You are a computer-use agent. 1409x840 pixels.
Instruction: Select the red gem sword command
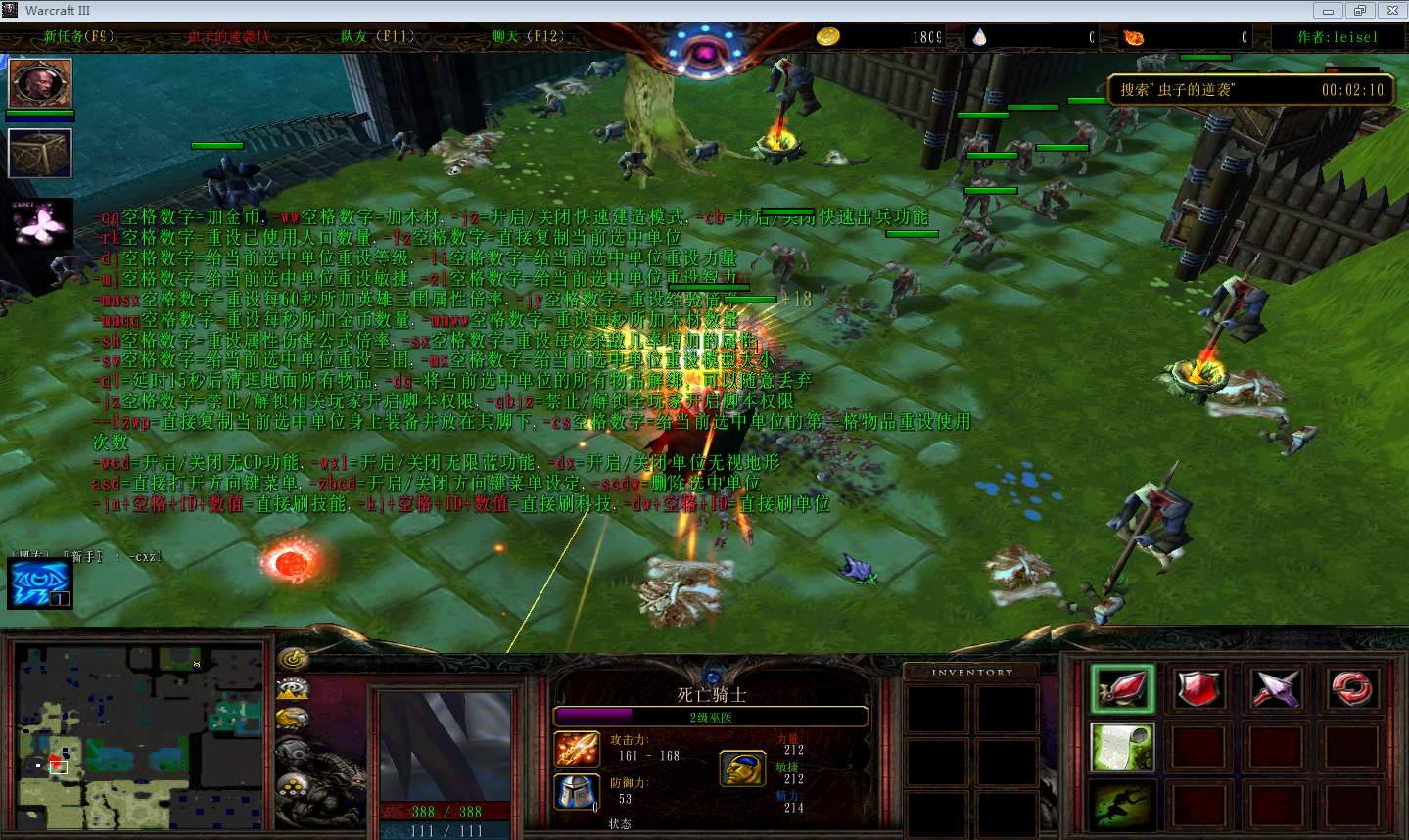pos(1122,688)
